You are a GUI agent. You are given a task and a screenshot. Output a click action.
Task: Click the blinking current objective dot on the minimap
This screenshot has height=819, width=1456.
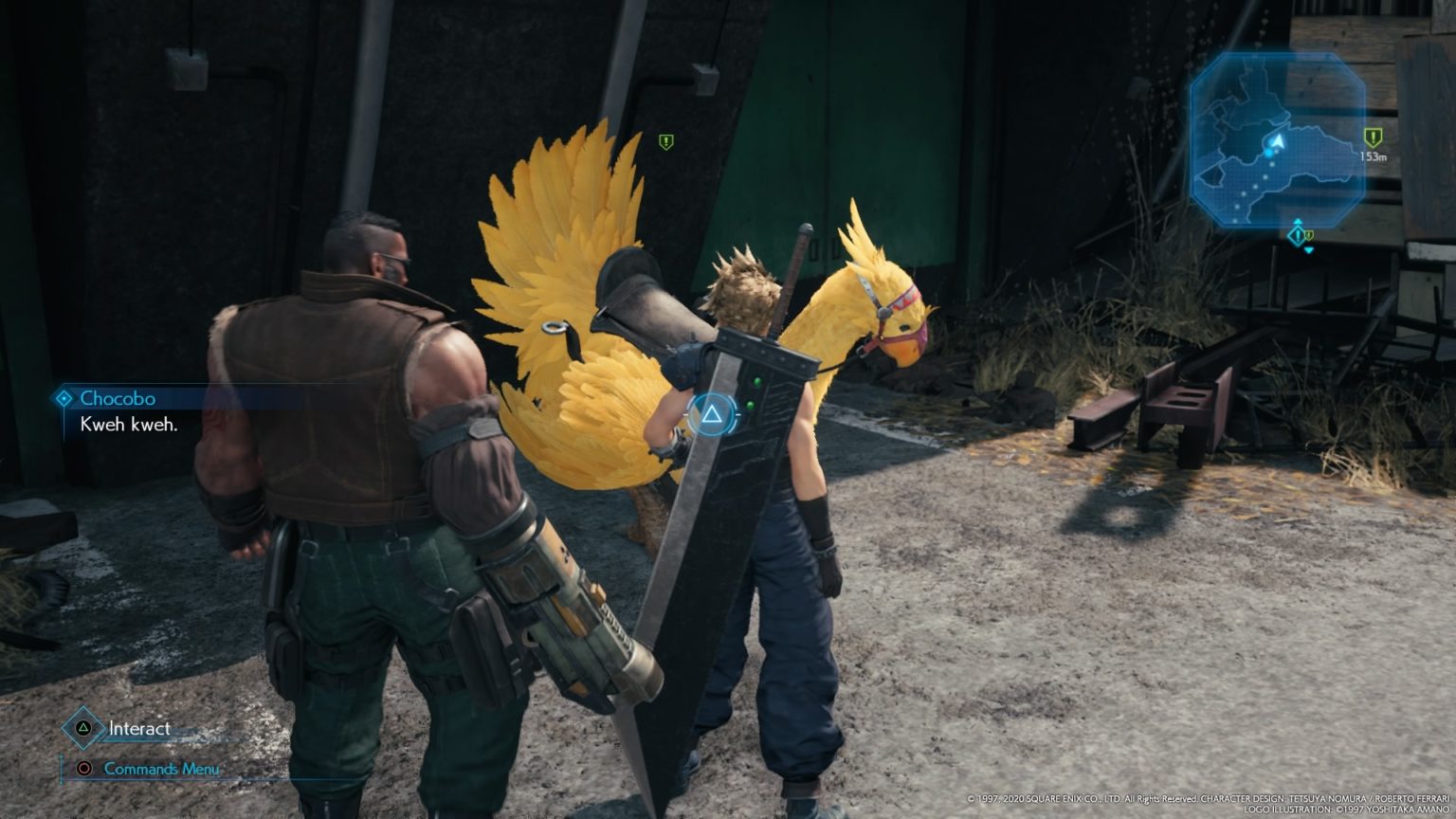click(x=1269, y=154)
